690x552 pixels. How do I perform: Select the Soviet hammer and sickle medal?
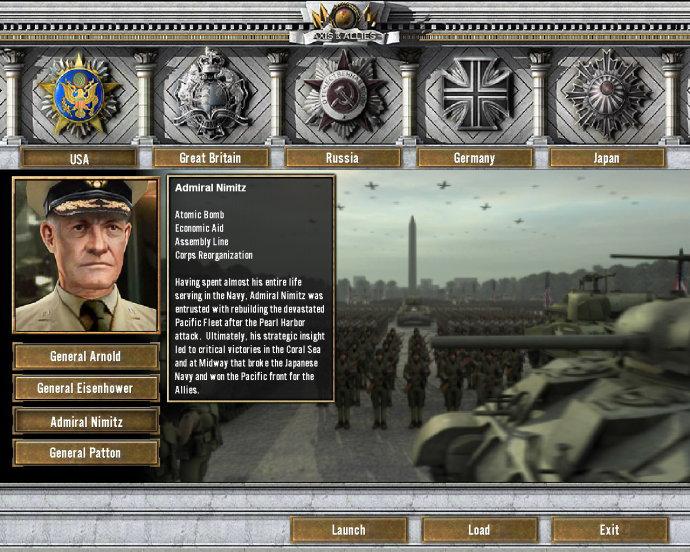tap(342, 95)
